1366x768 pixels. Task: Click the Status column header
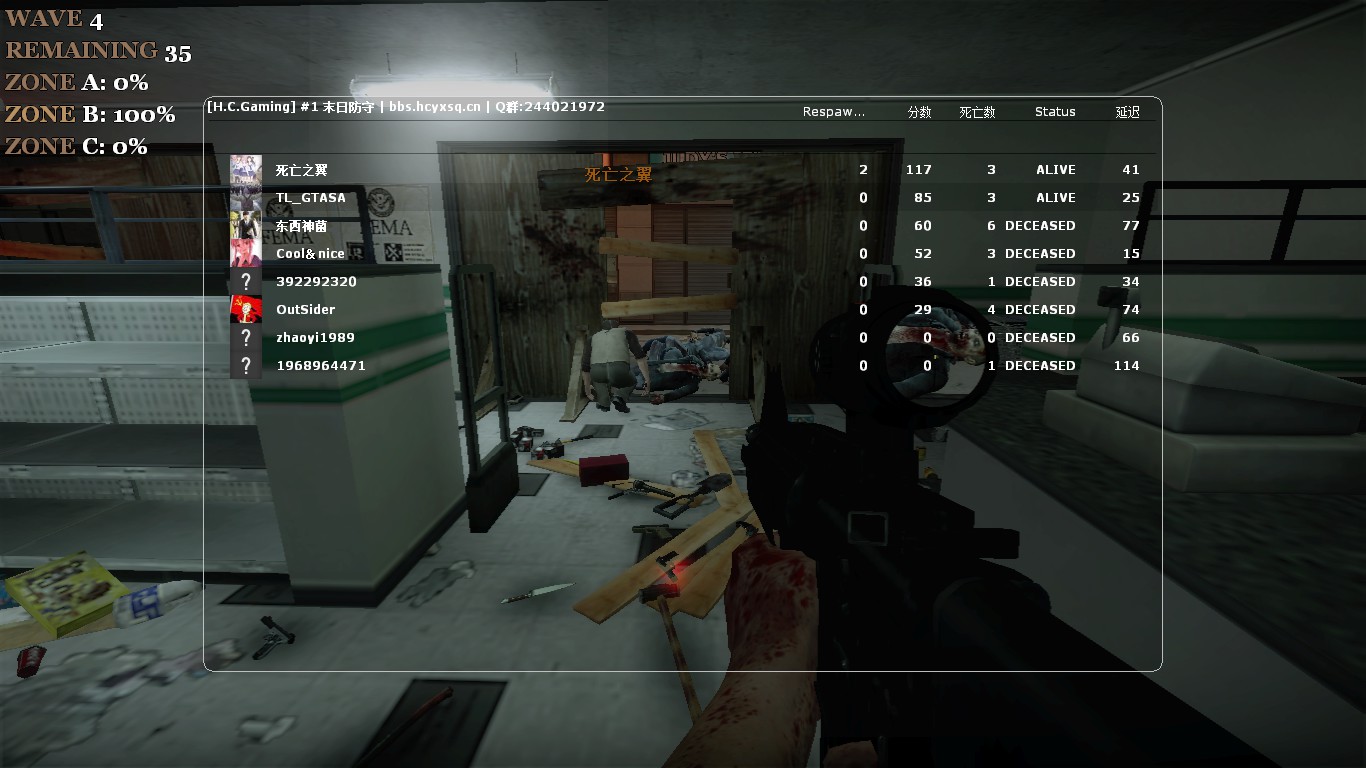1055,112
